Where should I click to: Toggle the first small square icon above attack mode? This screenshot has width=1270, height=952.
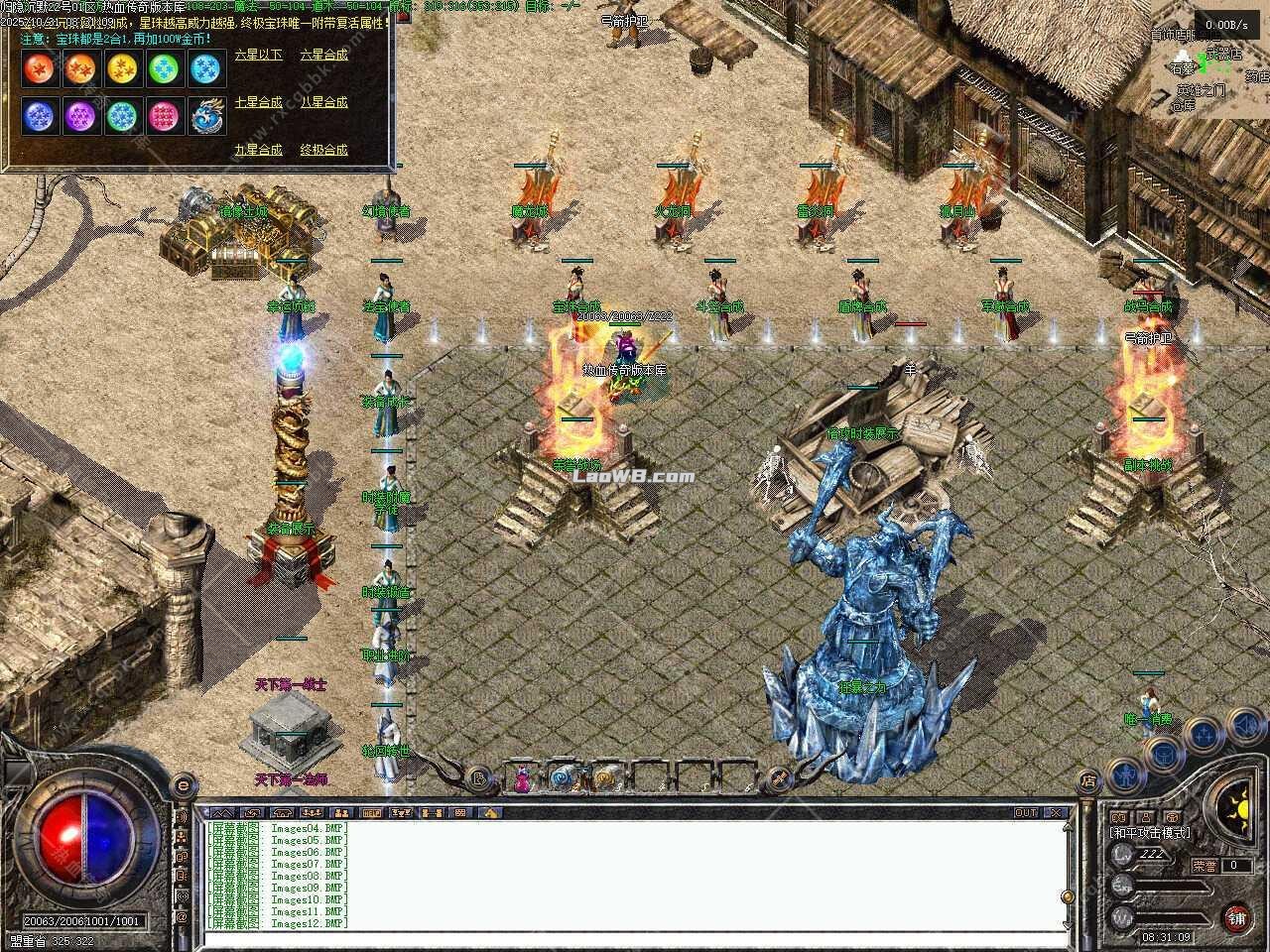[x=1118, y=817]
